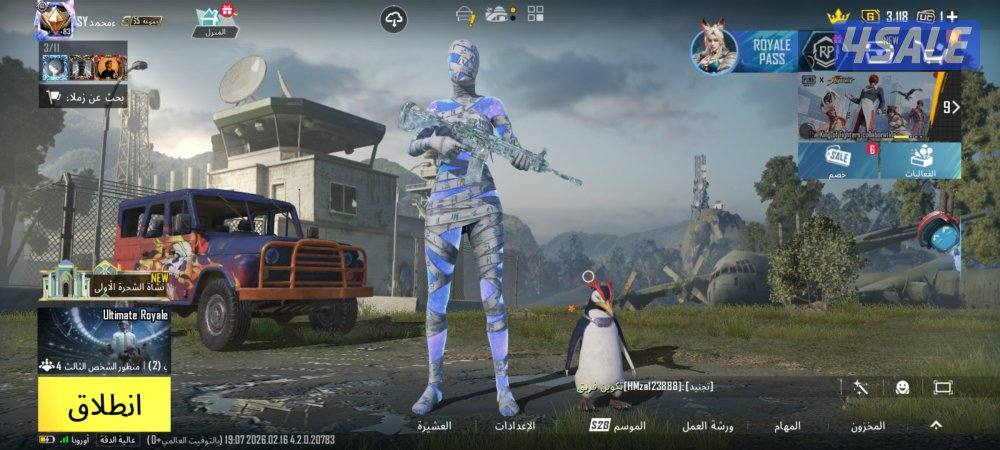1000x450 pixels.
Task: Expand the bottom menu with the up arrow
Action: (x=936, y=425)
